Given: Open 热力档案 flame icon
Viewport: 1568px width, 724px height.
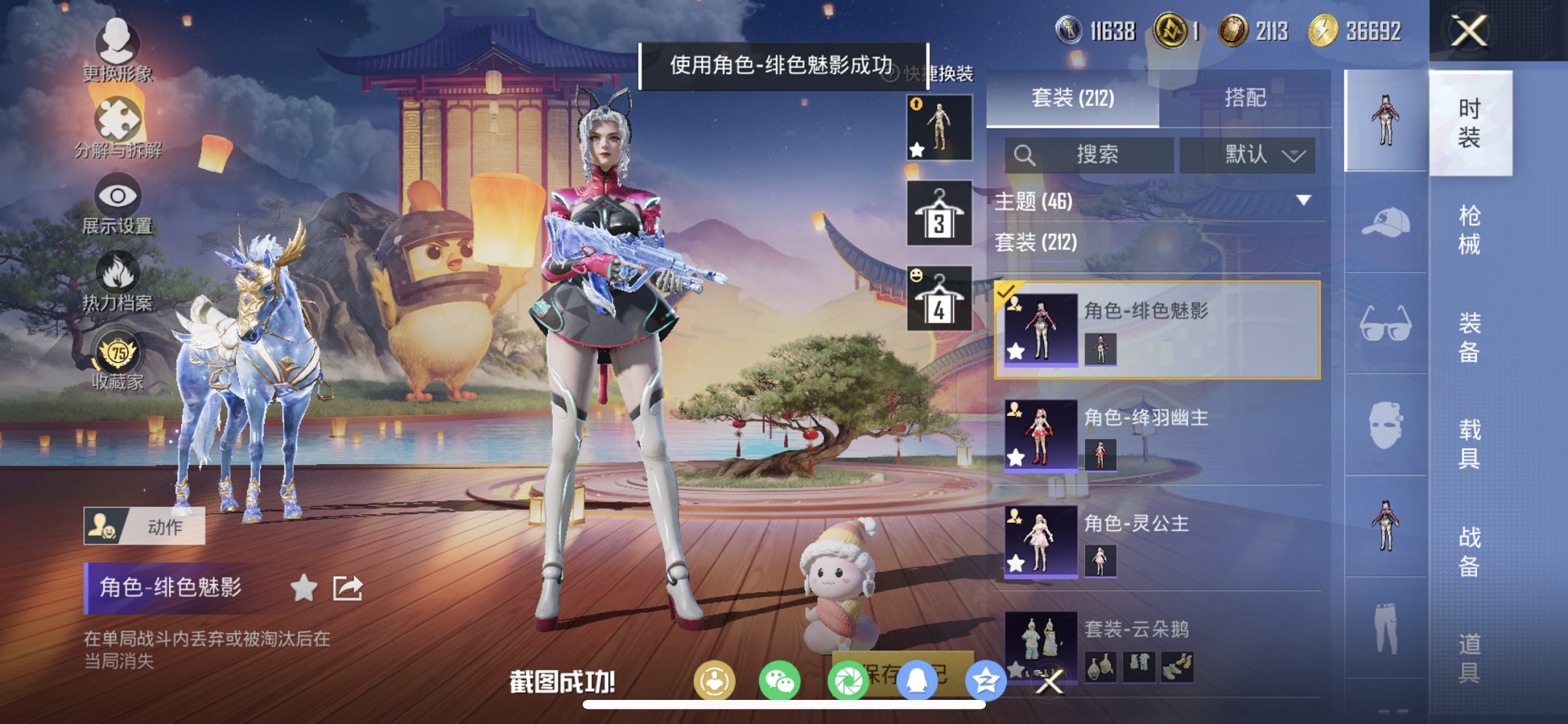Looking at the screenshot, I should click(119, 273).
